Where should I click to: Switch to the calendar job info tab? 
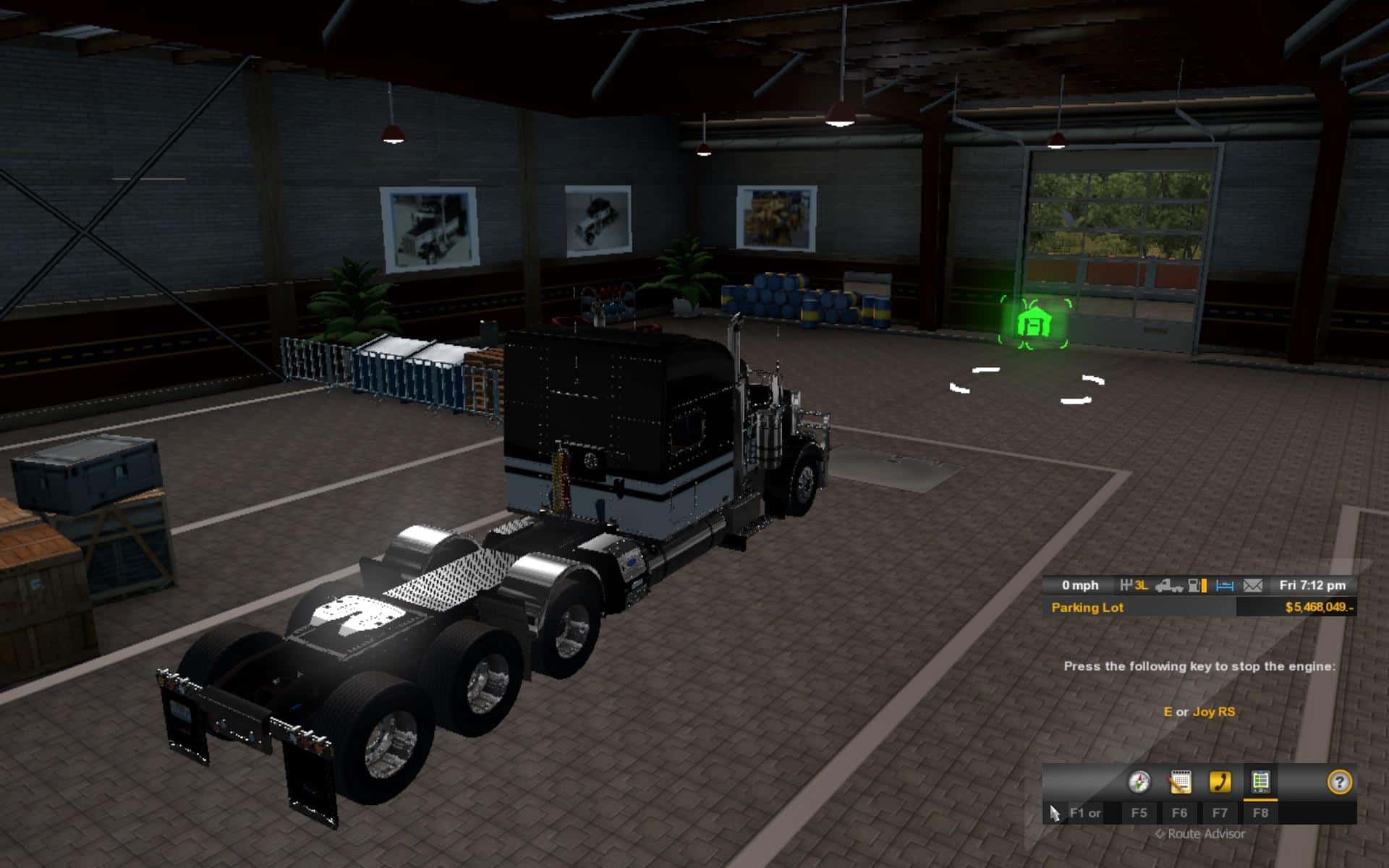click(x=1179, y=782)
